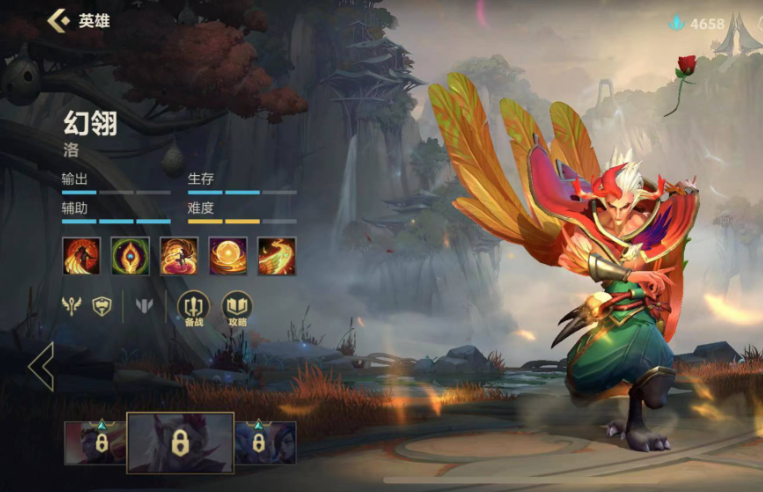763x492 pixels.
Task: Open the 备战 loadout button
Action: [193, 306]
